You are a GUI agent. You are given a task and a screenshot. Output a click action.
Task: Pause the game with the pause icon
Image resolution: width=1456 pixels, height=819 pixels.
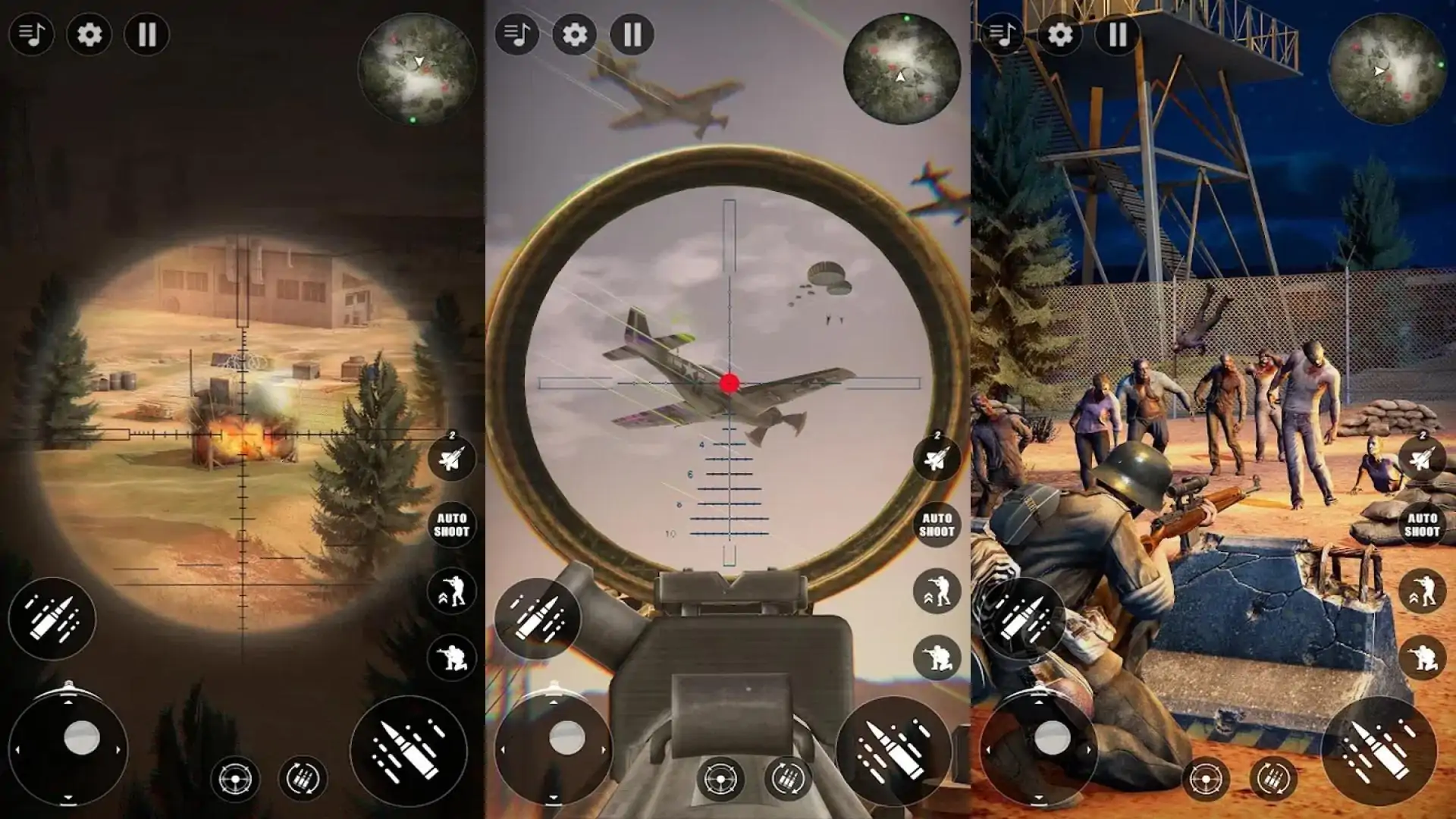pyautogui.click(x=148, y=34)
